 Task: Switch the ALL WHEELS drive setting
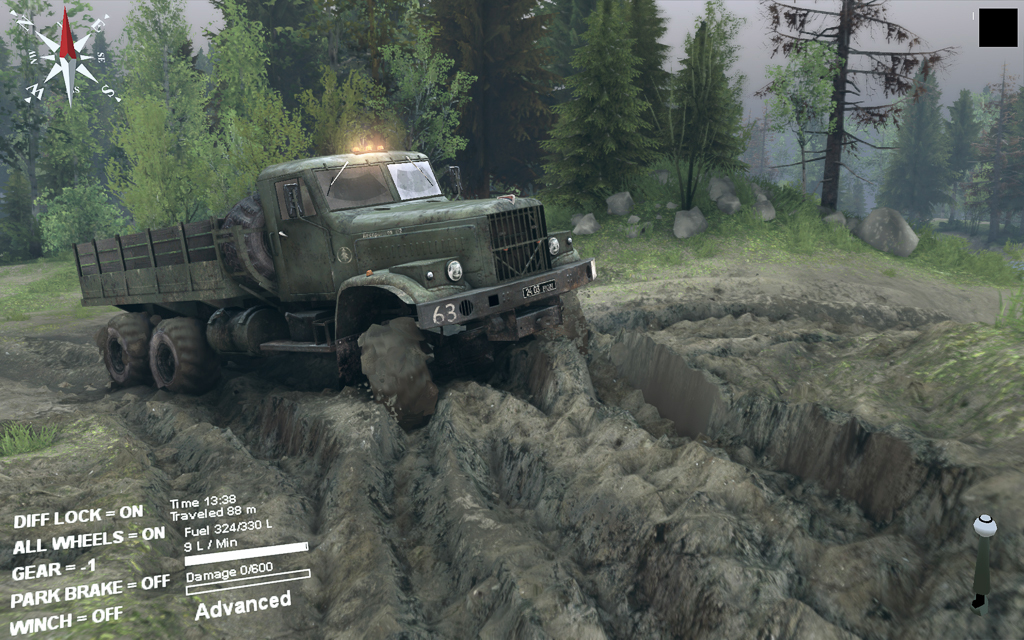point(88,541)
